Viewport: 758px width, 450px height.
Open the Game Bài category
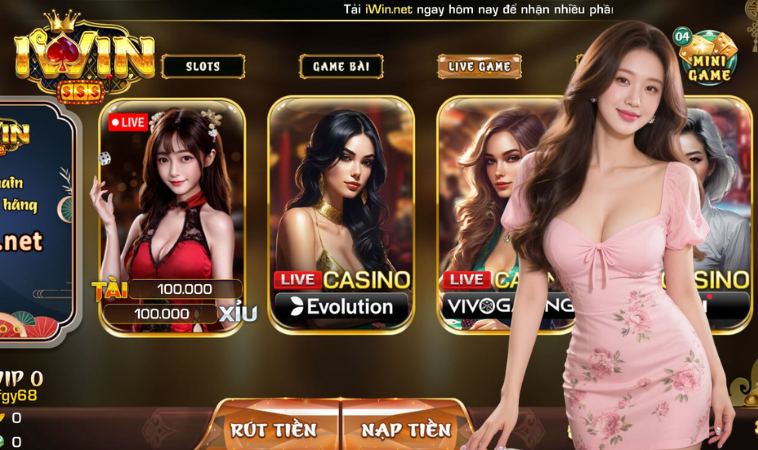(341, 67)
